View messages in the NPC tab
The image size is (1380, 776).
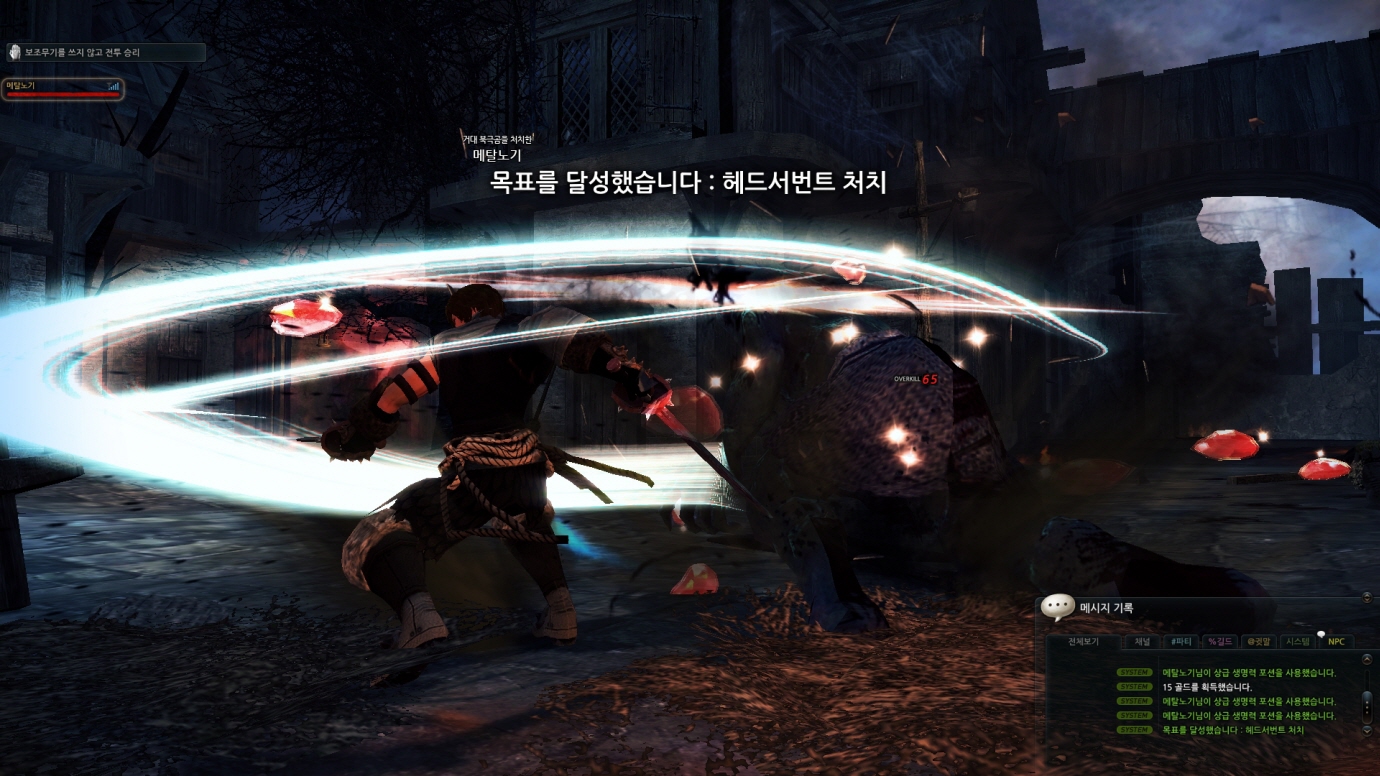click(1337, 642)
